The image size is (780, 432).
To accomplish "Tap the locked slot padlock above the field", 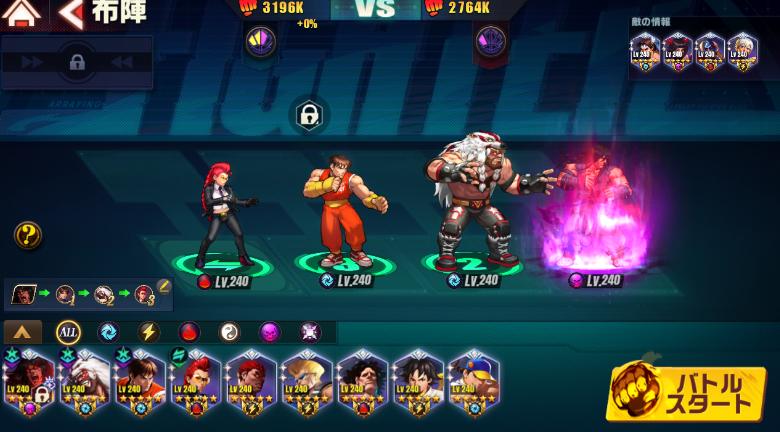I will pyautogui.click(x=310, y=116).
